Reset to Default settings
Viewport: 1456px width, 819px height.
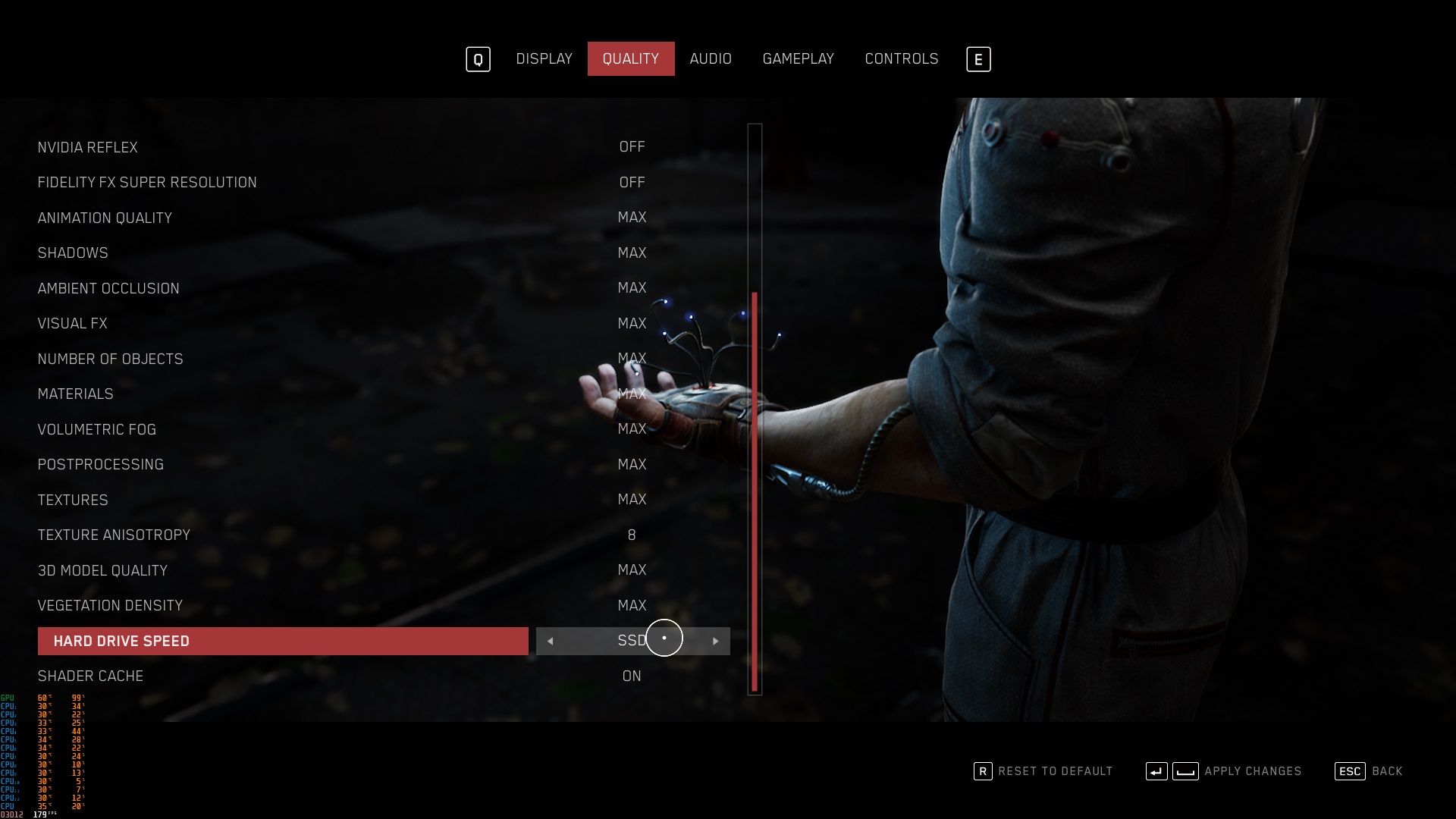[x=1043, y=771]
